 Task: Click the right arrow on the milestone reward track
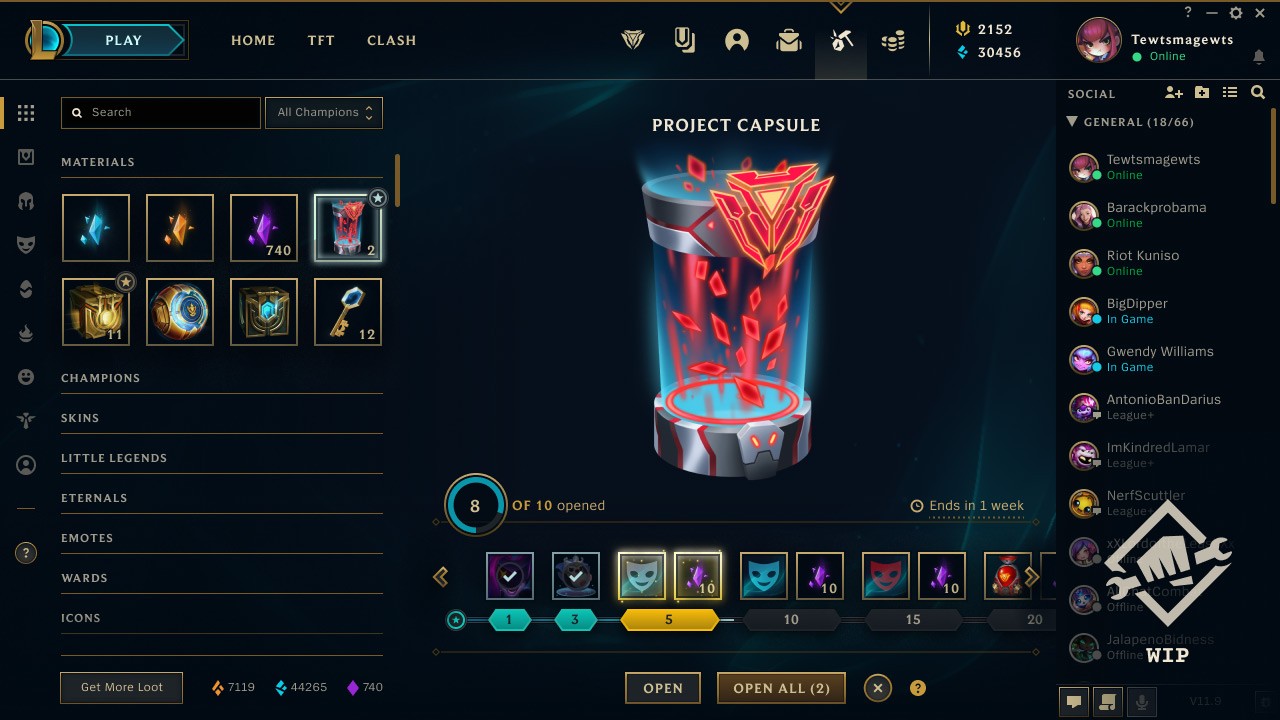tap(1031, 576)
